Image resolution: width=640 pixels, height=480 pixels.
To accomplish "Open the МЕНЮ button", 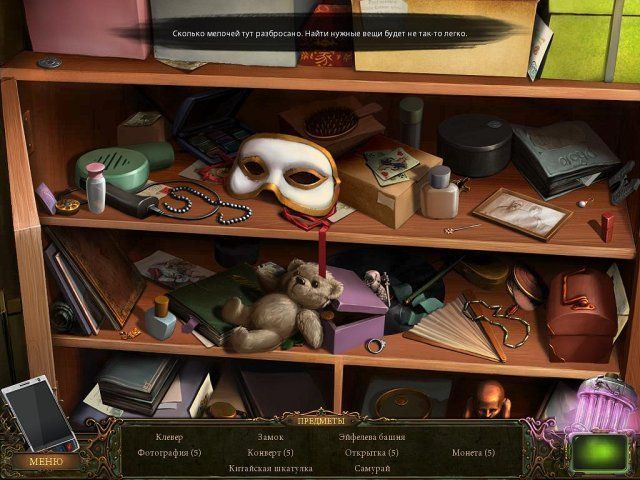I will click(45, 461).
